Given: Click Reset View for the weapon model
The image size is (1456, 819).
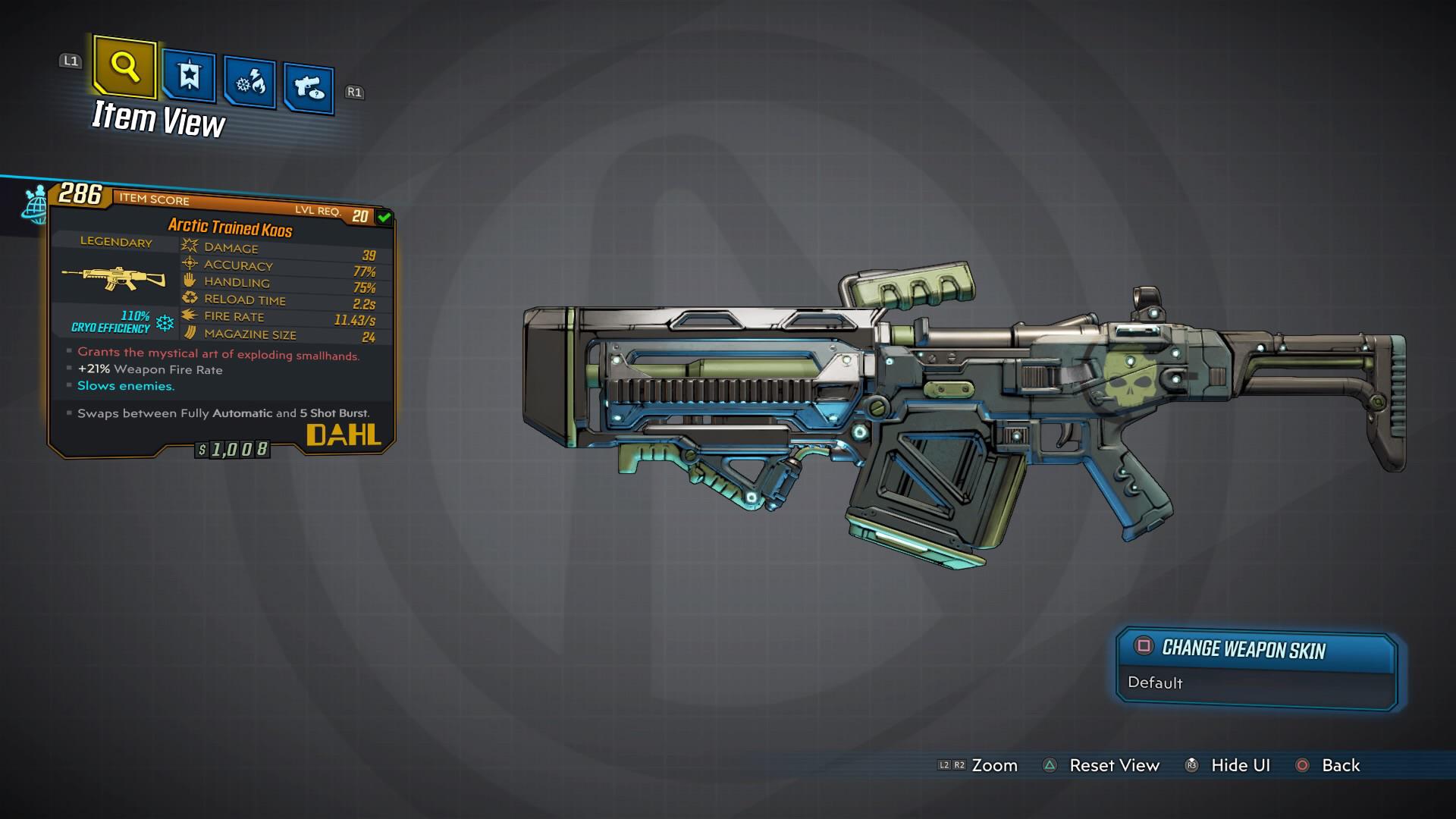Looking at the screenshot, I should tap(1114, 765).
